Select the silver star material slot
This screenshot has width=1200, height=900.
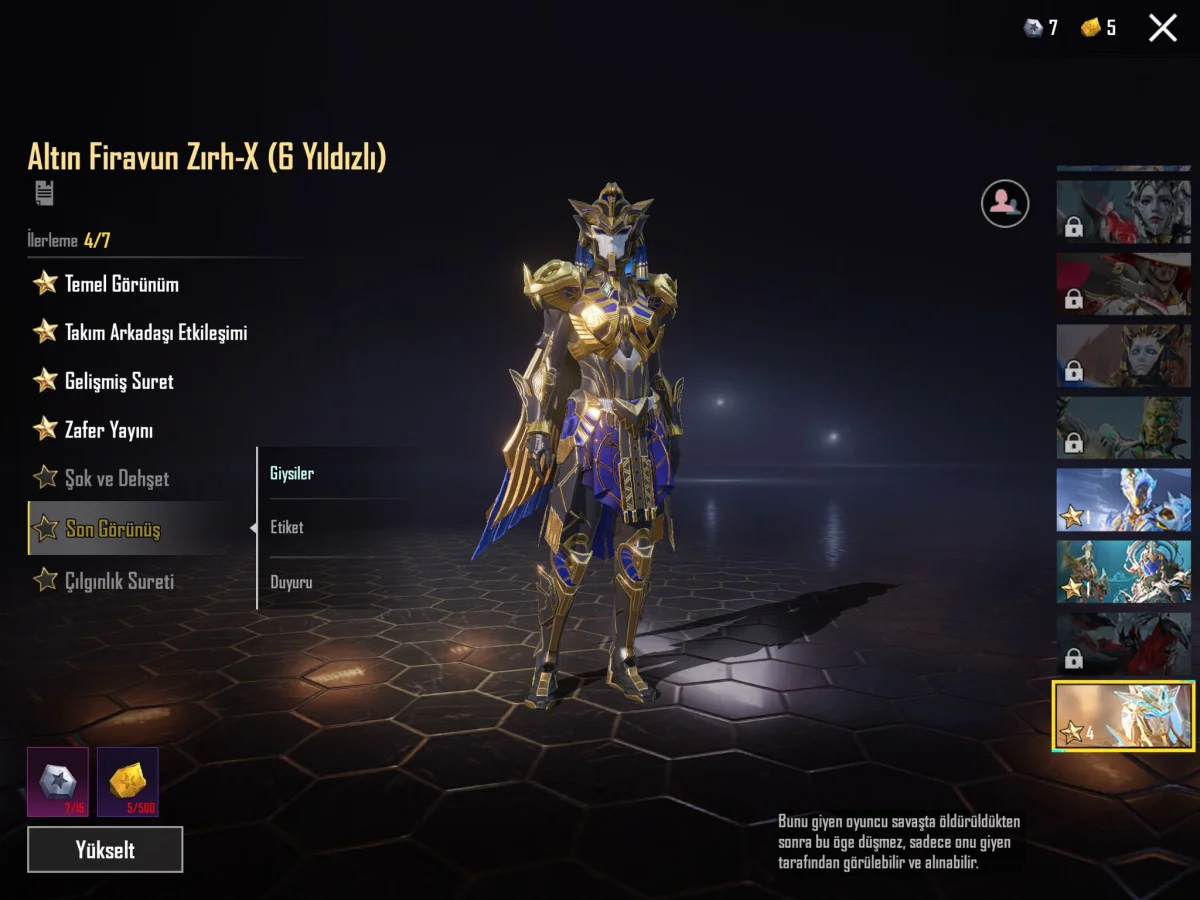58,782
